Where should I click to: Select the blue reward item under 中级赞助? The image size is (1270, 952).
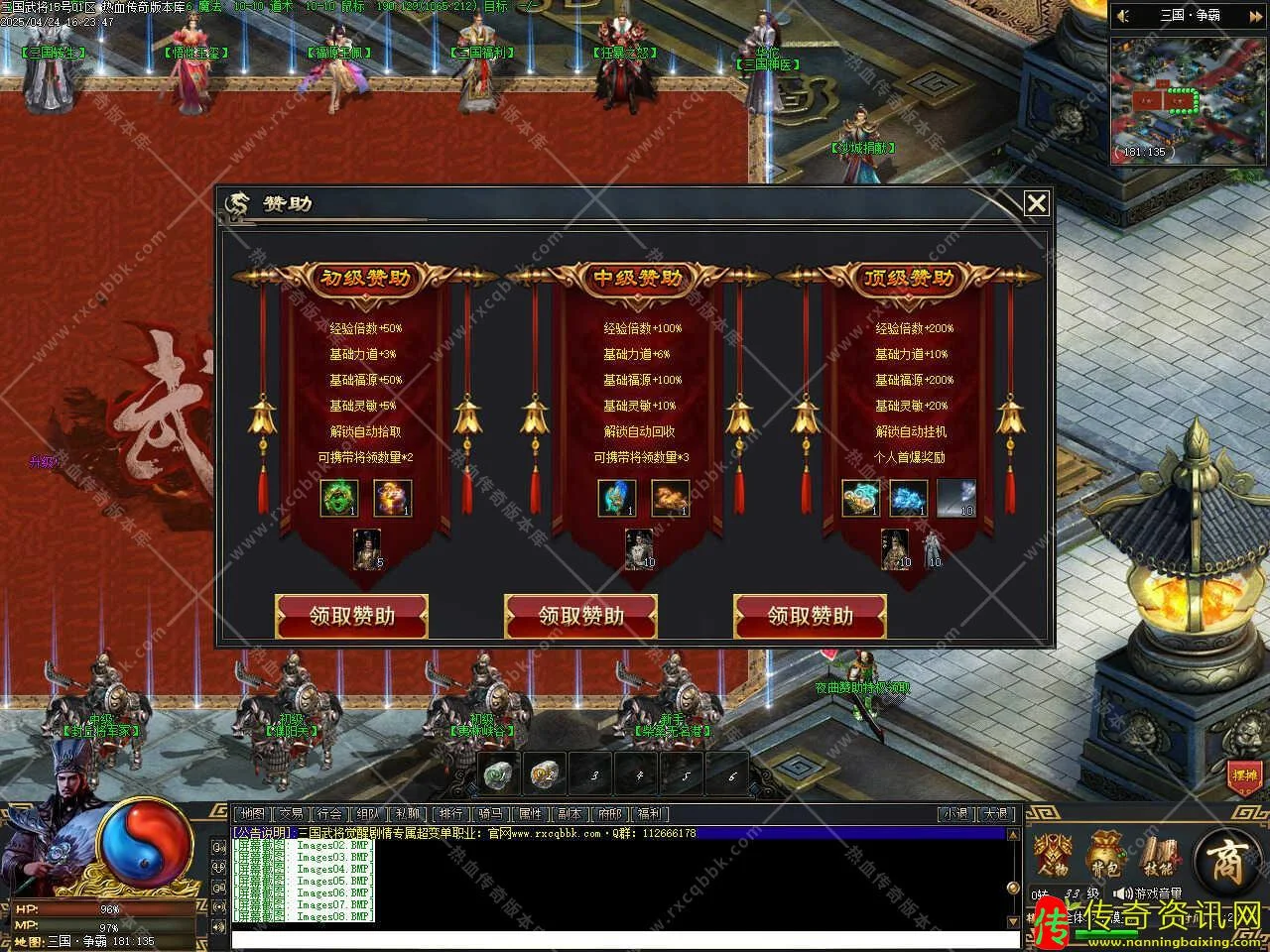(x=616, y=499)
